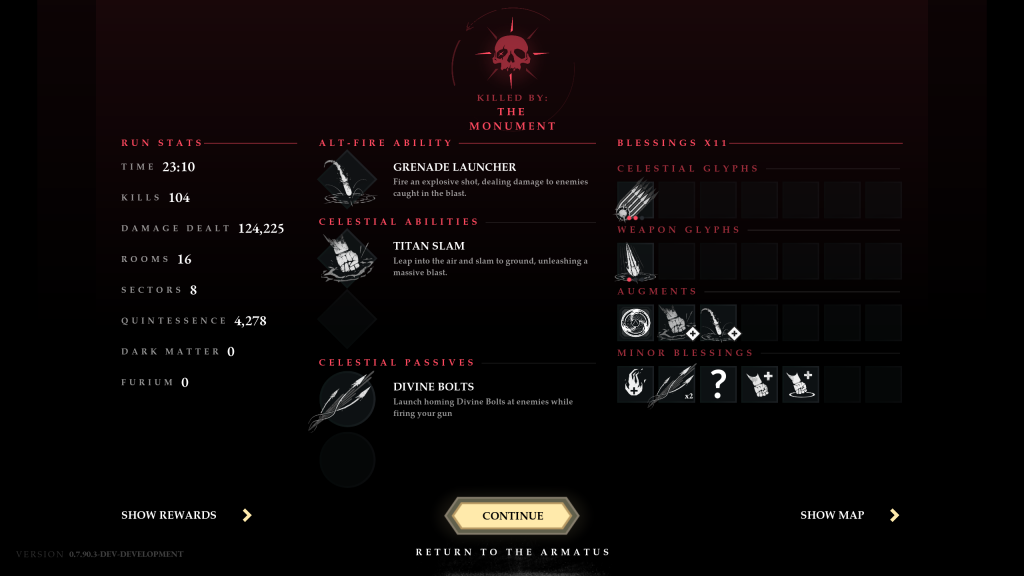Viewport: 1024px width, 576px height.
Task: Select the flame minor blessing
Action: (635, 384)
